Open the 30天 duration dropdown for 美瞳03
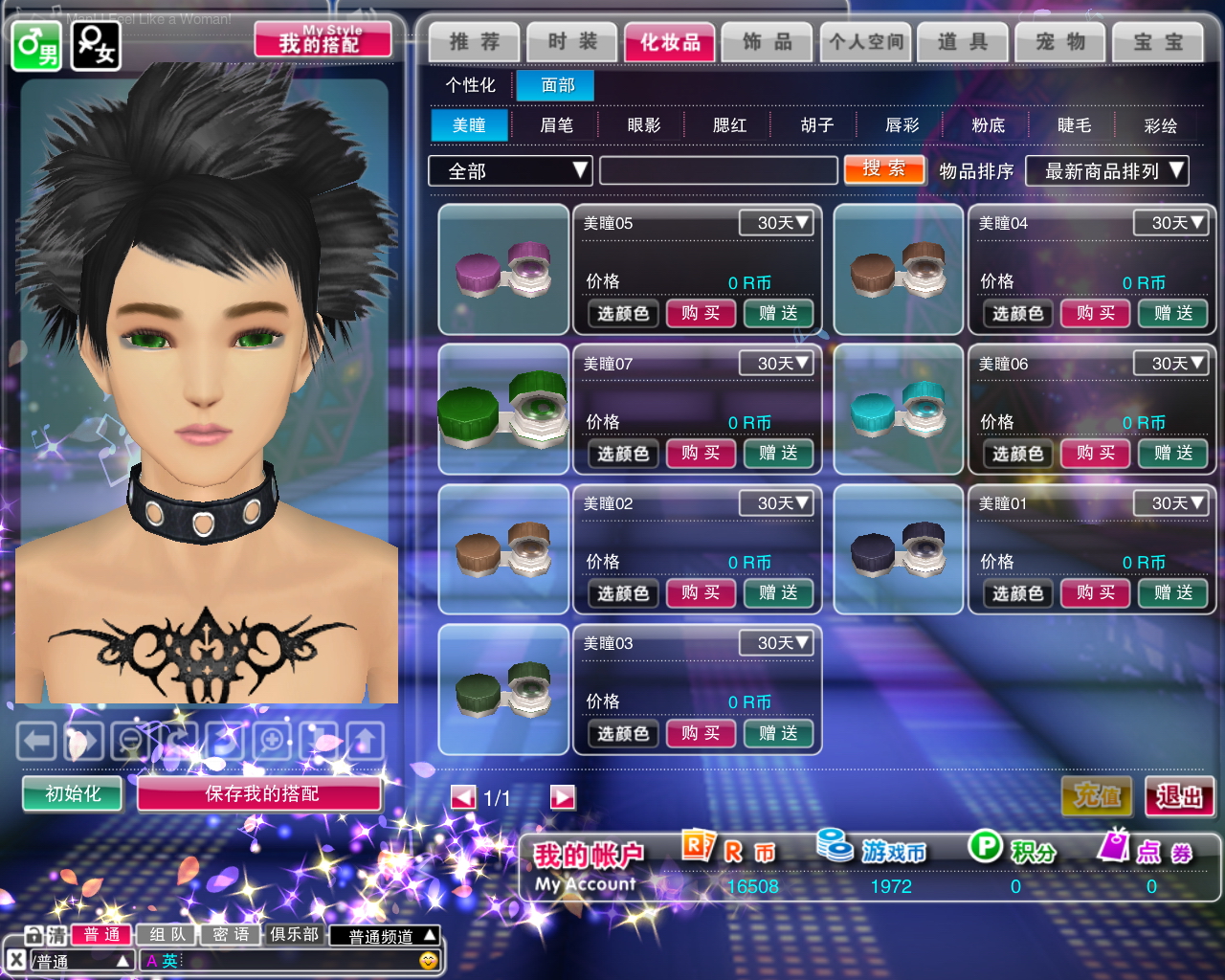This screenshot has height=980, width=1225. pyautogui.click(x=776, y=643)
